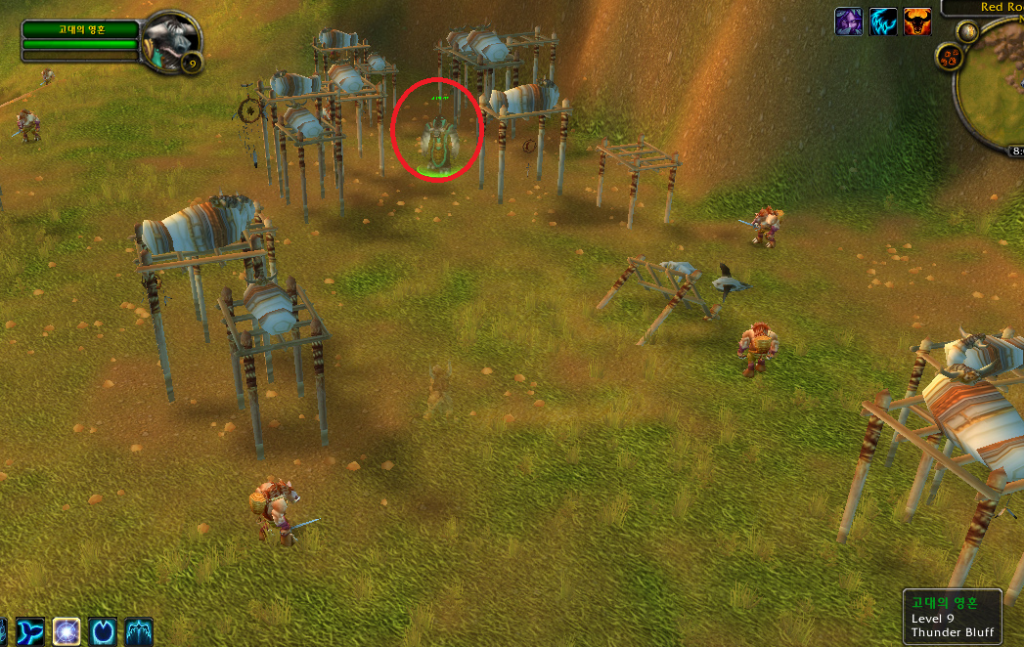Use the glowing white starburst ability

click(x=66, y=632)
